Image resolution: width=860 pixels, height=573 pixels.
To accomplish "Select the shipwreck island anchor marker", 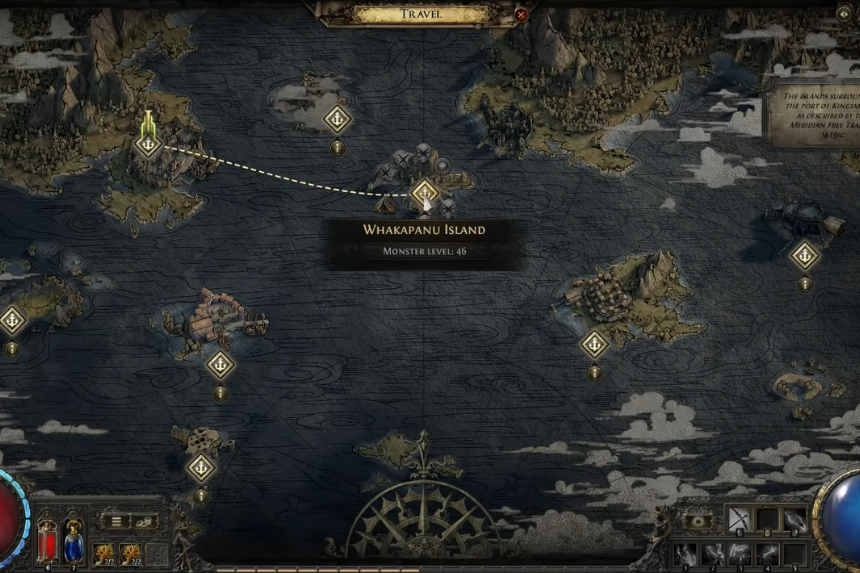I will click(220, 364).
